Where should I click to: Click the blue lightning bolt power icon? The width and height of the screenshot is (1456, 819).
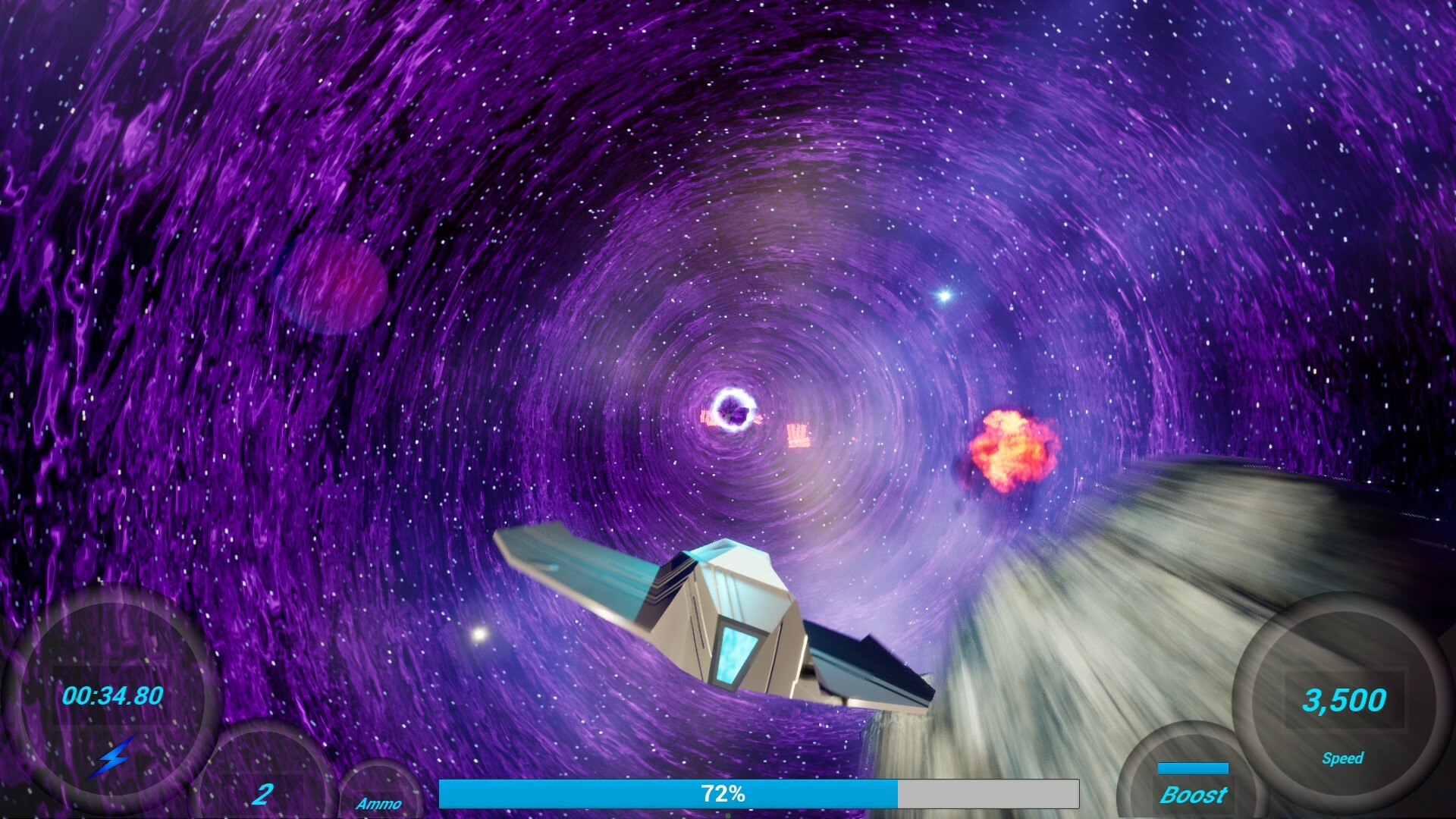click(112, 757)
